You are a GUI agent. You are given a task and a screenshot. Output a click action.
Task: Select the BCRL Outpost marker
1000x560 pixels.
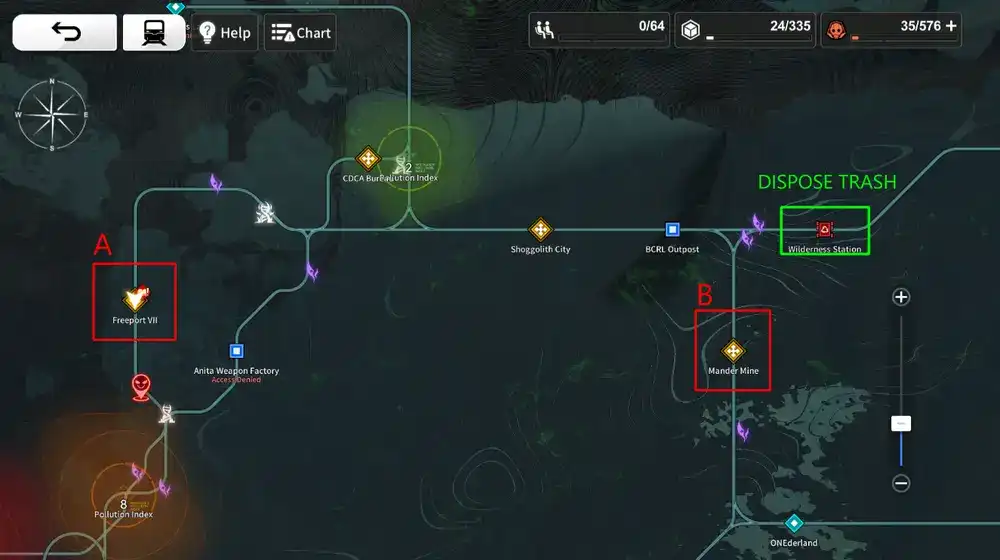click(x=673, y=229)
